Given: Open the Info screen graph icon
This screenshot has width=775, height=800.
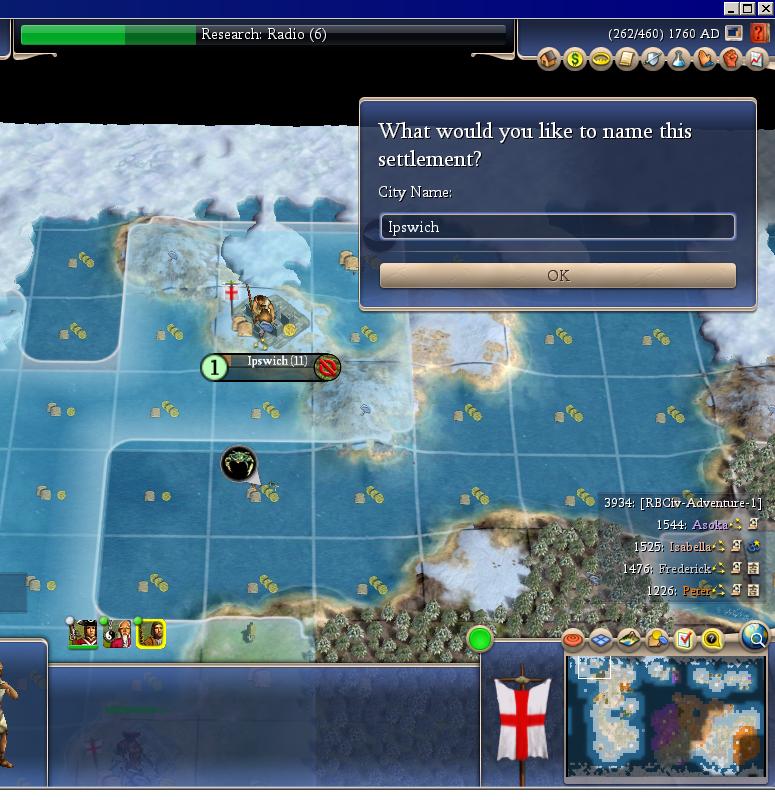Looking at the screenshot, I should (x=757, y=60).
